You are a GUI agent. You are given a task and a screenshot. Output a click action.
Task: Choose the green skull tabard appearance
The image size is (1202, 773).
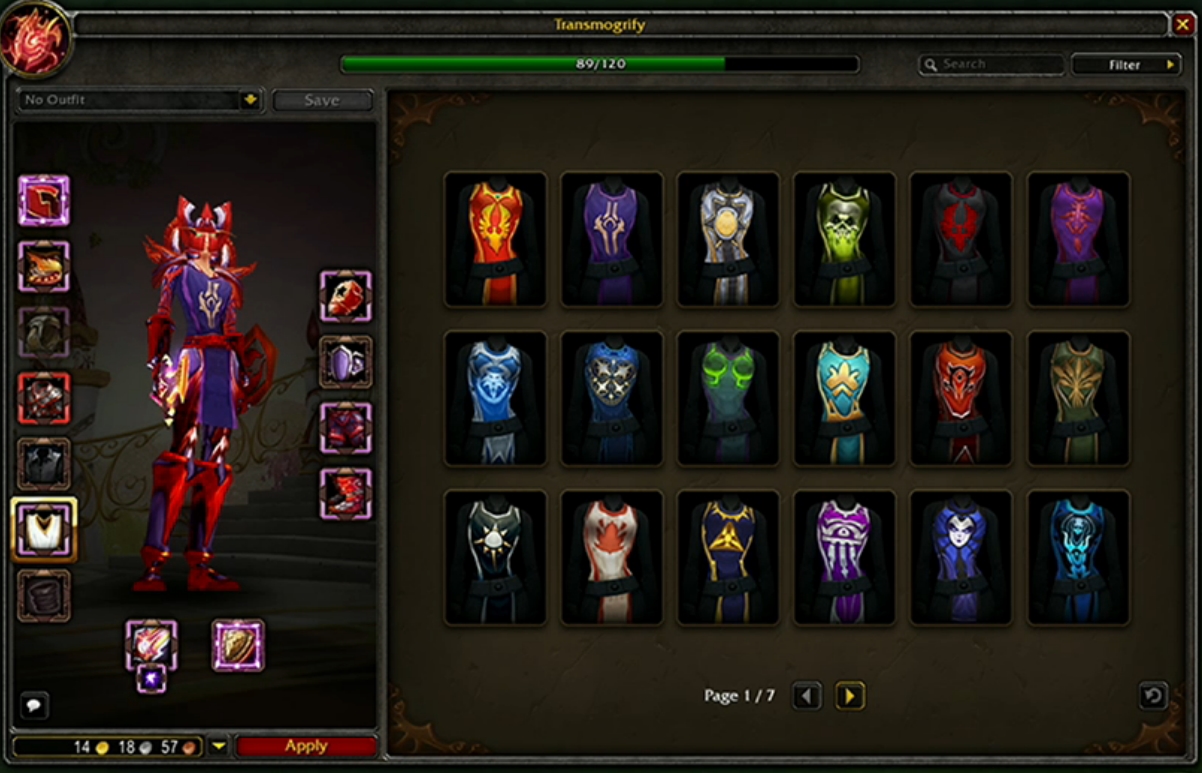tap(844, 239)
